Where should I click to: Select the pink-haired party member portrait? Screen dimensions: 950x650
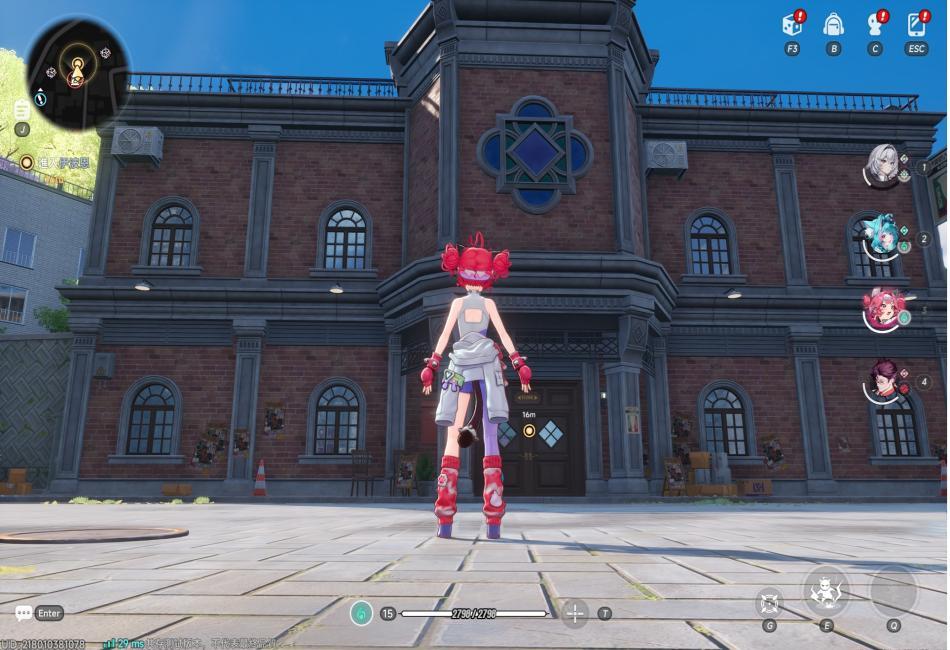[x=882, y=310]
